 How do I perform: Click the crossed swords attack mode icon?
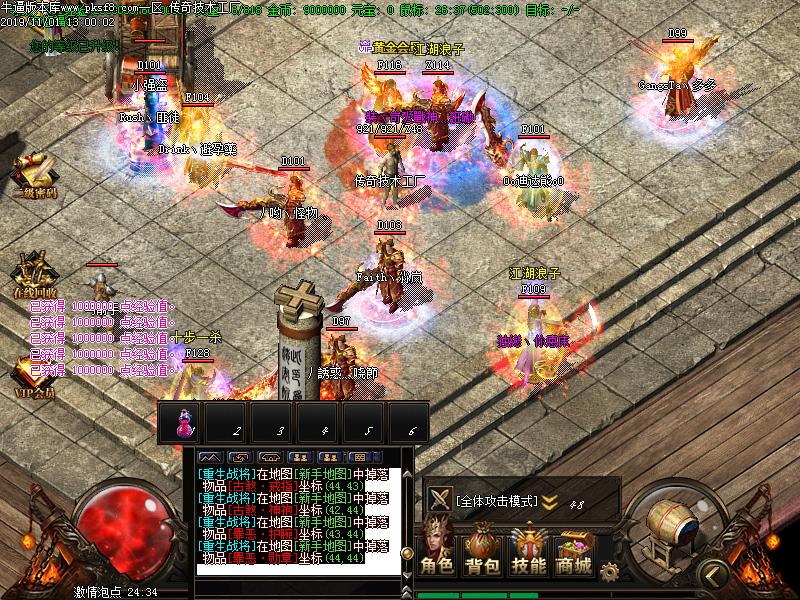[438, 499]
